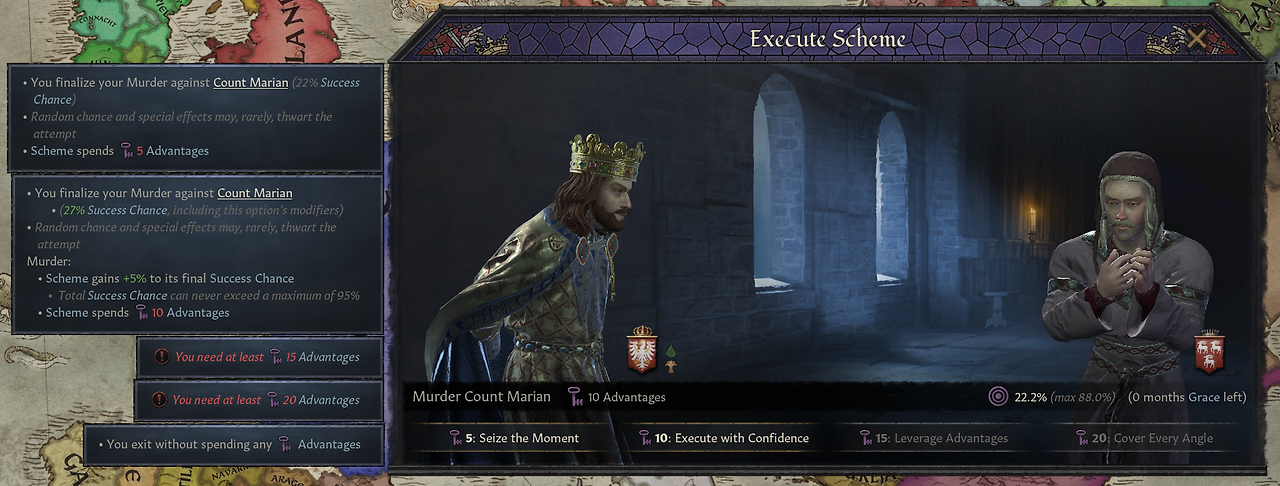Close the Execute Scheme window
Screen dimensions: 1280x486
(x=1196, y=40)
